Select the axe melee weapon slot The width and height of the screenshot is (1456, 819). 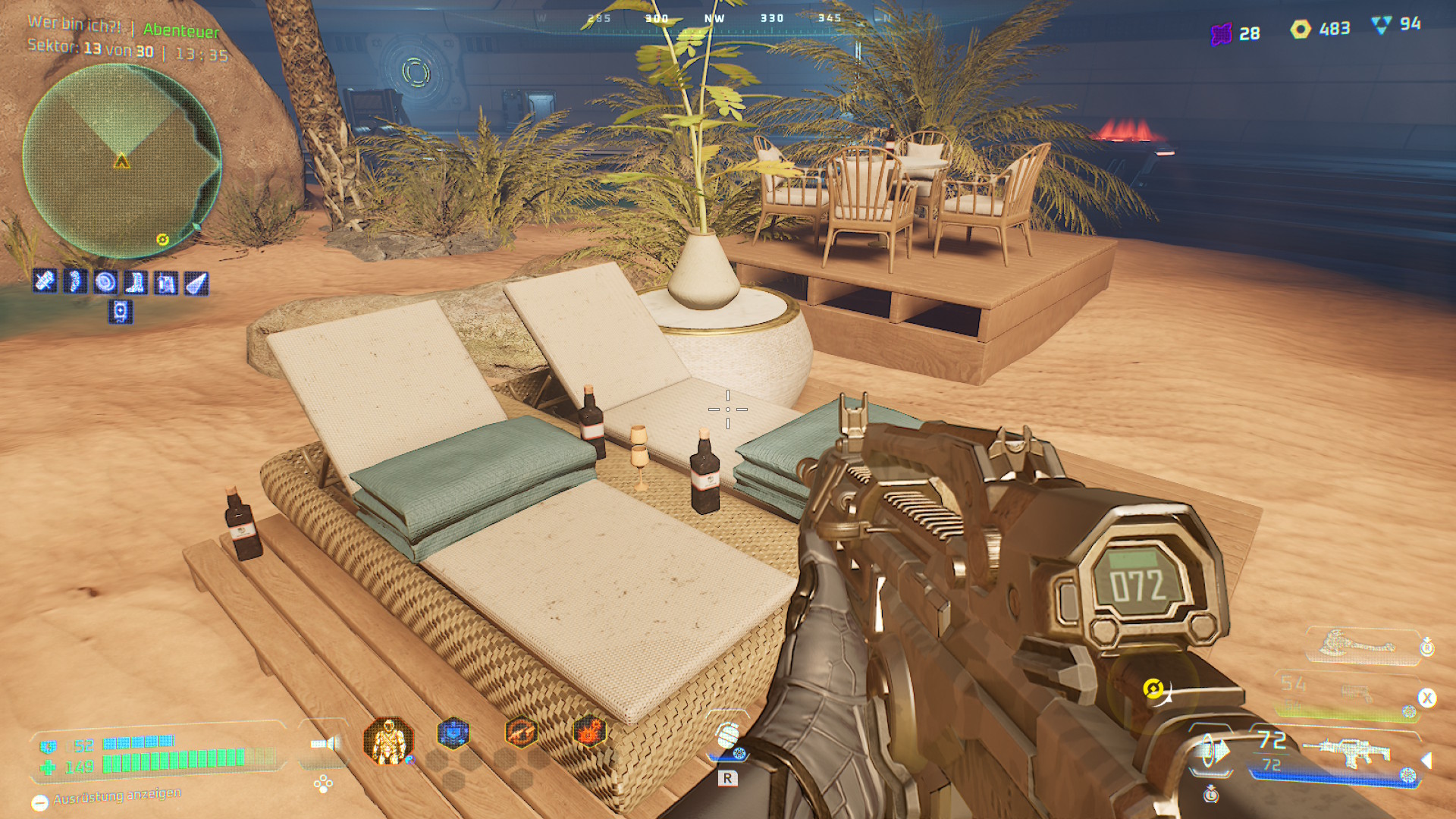[x=1357, y=646]
